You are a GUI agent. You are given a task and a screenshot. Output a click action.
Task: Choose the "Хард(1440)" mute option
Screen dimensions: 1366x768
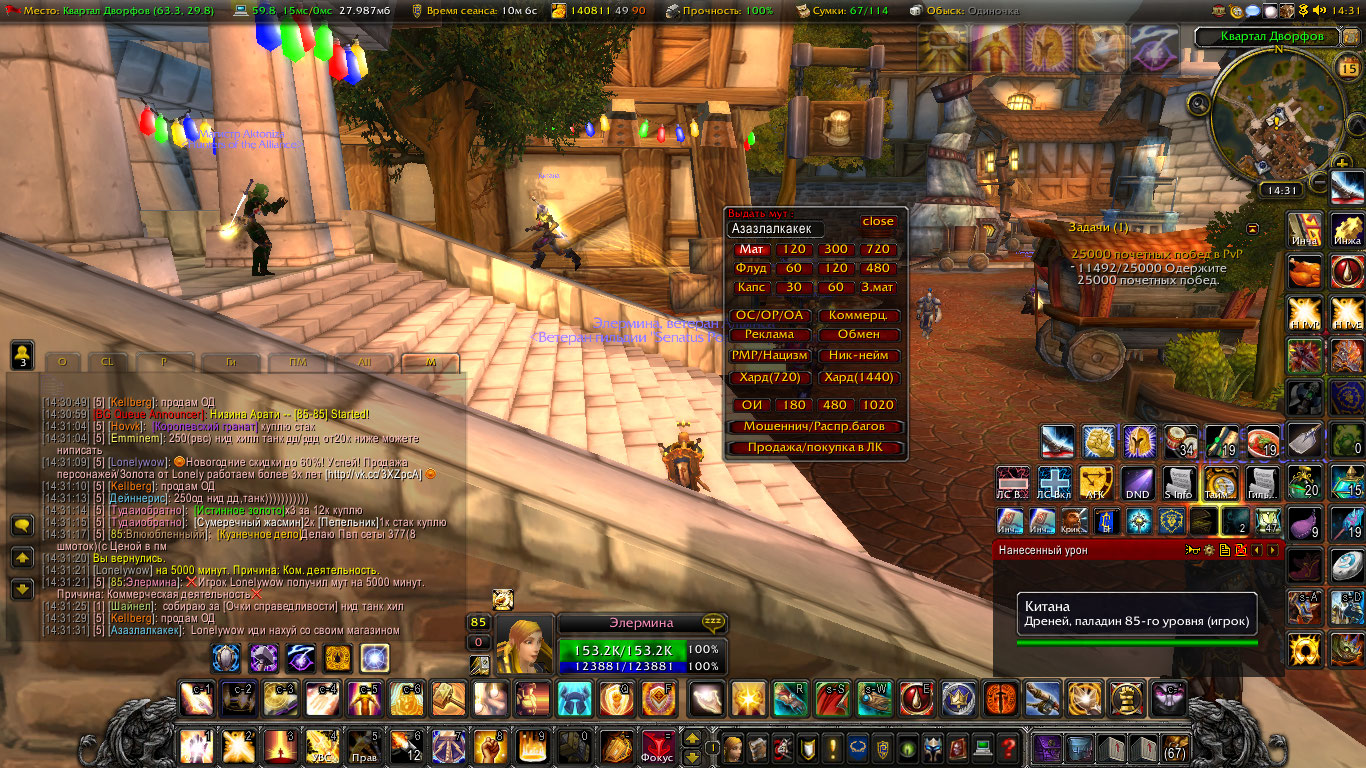point(859,378)
